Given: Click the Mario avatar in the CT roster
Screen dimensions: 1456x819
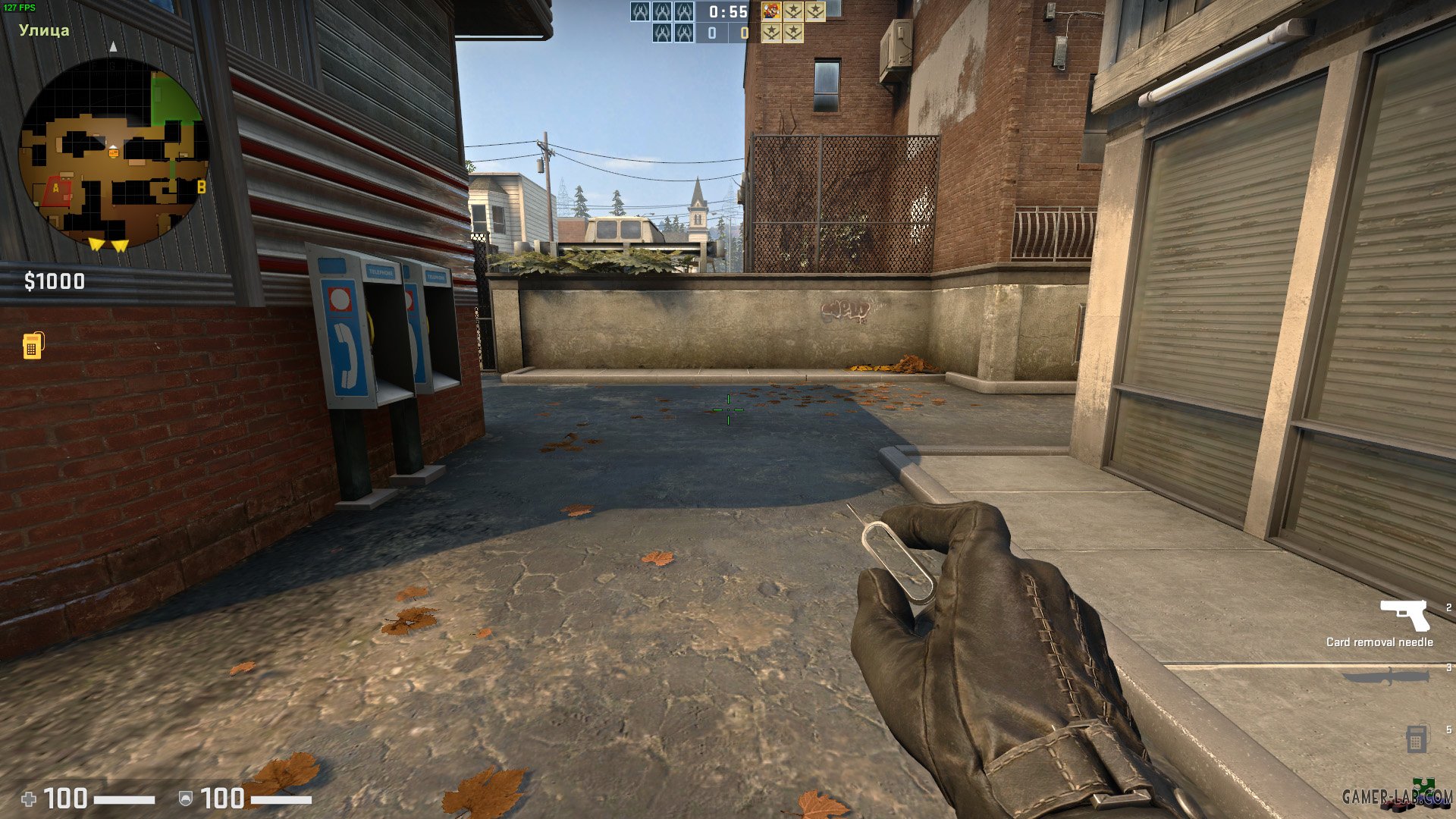Looking at the screenshot, I should pos(773,11).
